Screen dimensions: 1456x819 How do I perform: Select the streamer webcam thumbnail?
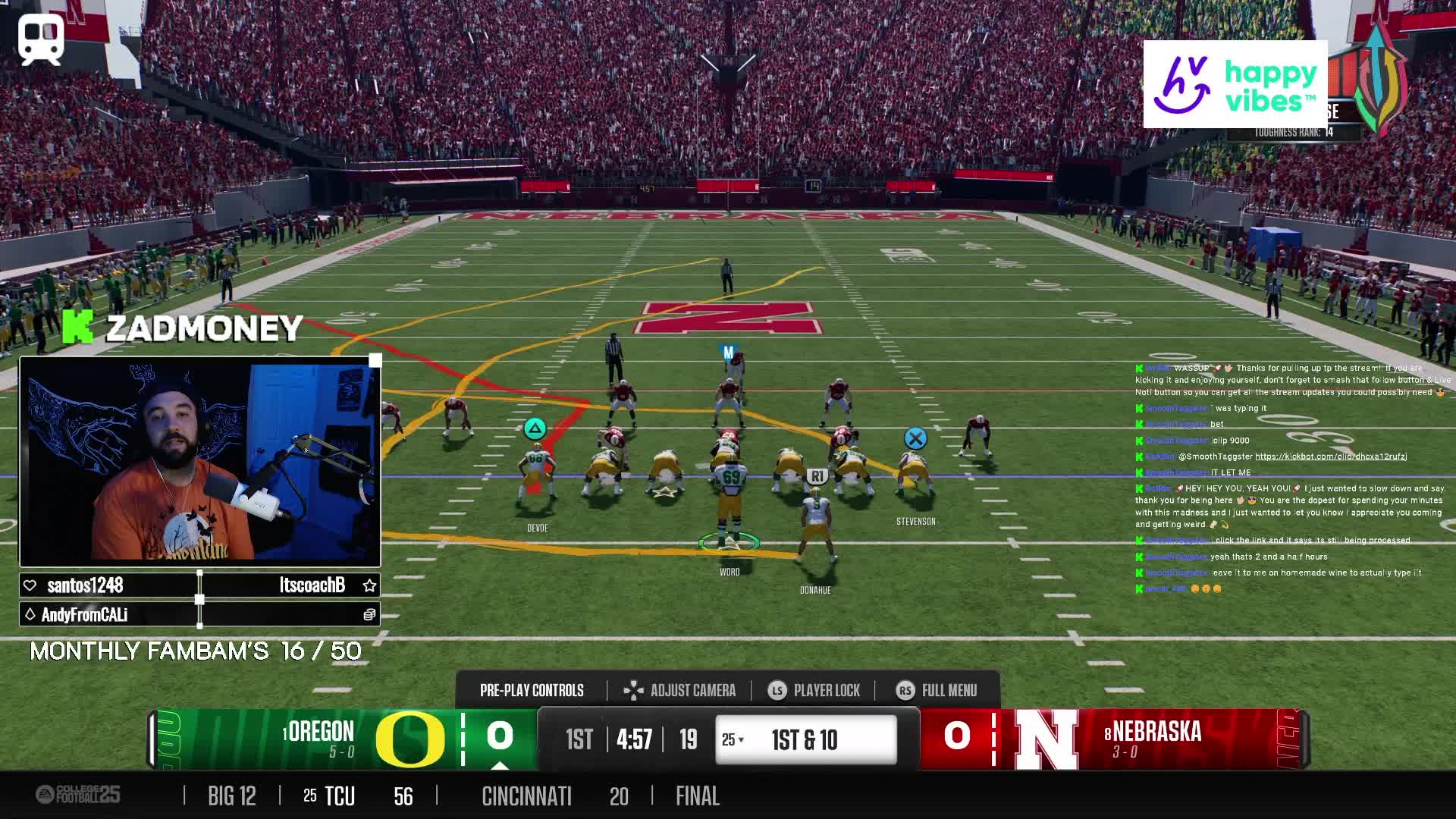click(x=200, y=461)
